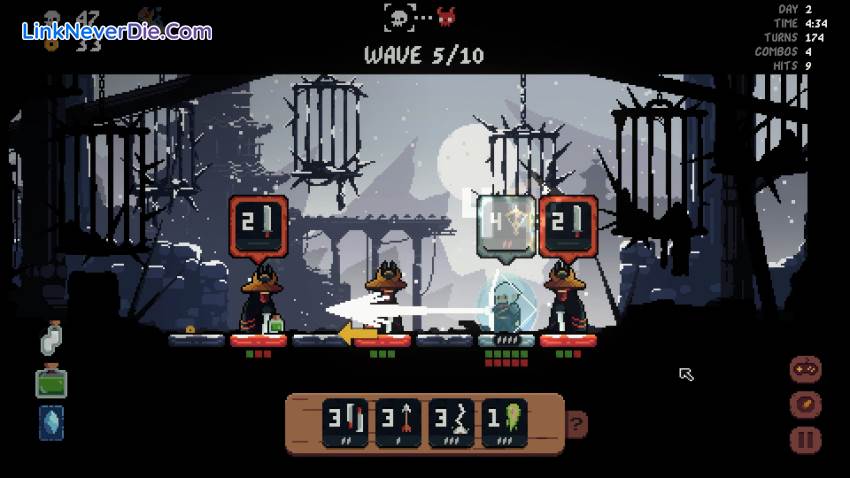
Task: Use the green potion jar
Action: [51, 382]
